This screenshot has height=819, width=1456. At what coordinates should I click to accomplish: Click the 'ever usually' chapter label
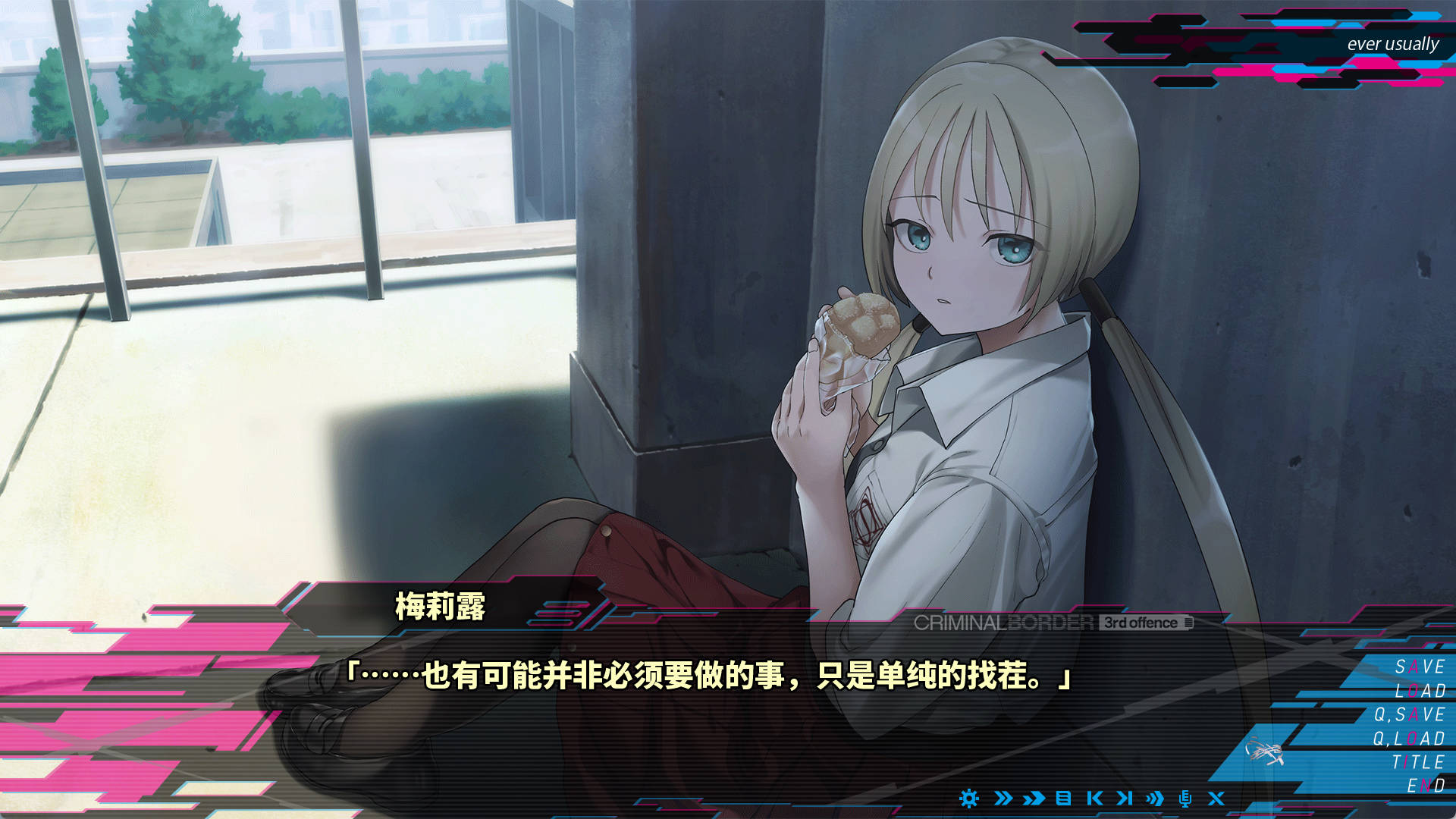[1392, 44]
